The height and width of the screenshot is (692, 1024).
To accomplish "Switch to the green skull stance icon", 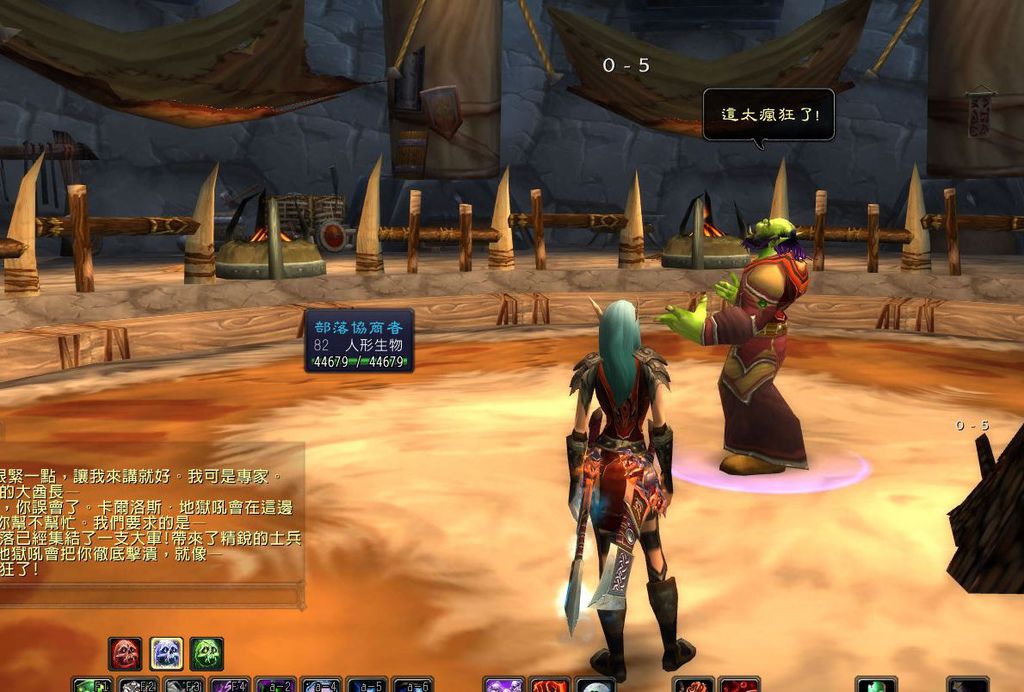I will pos(207,654).
